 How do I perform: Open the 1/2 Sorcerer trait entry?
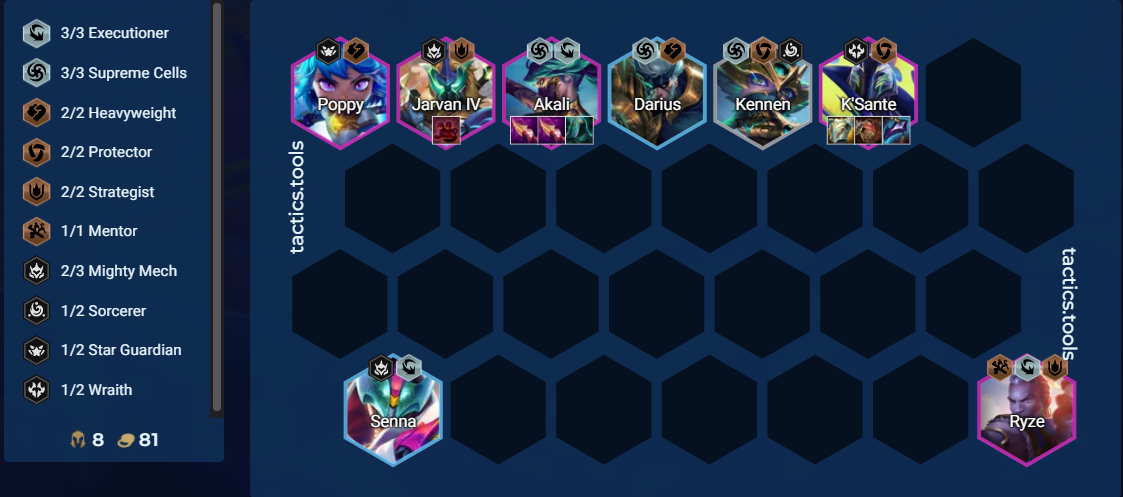tap(110, 311)
